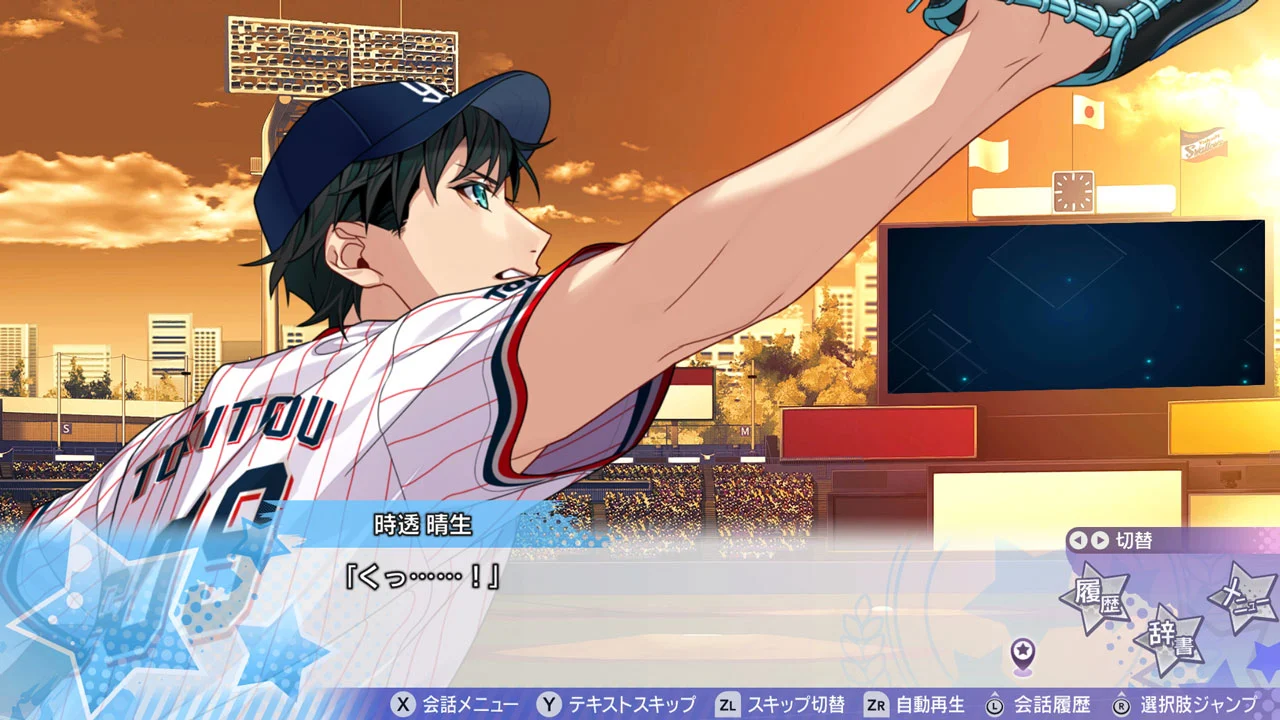Click the right arrow of 切替 switcher
Image resolution: width=1280 pixels, height=720 pixels.
click(x=1100, y=540)
